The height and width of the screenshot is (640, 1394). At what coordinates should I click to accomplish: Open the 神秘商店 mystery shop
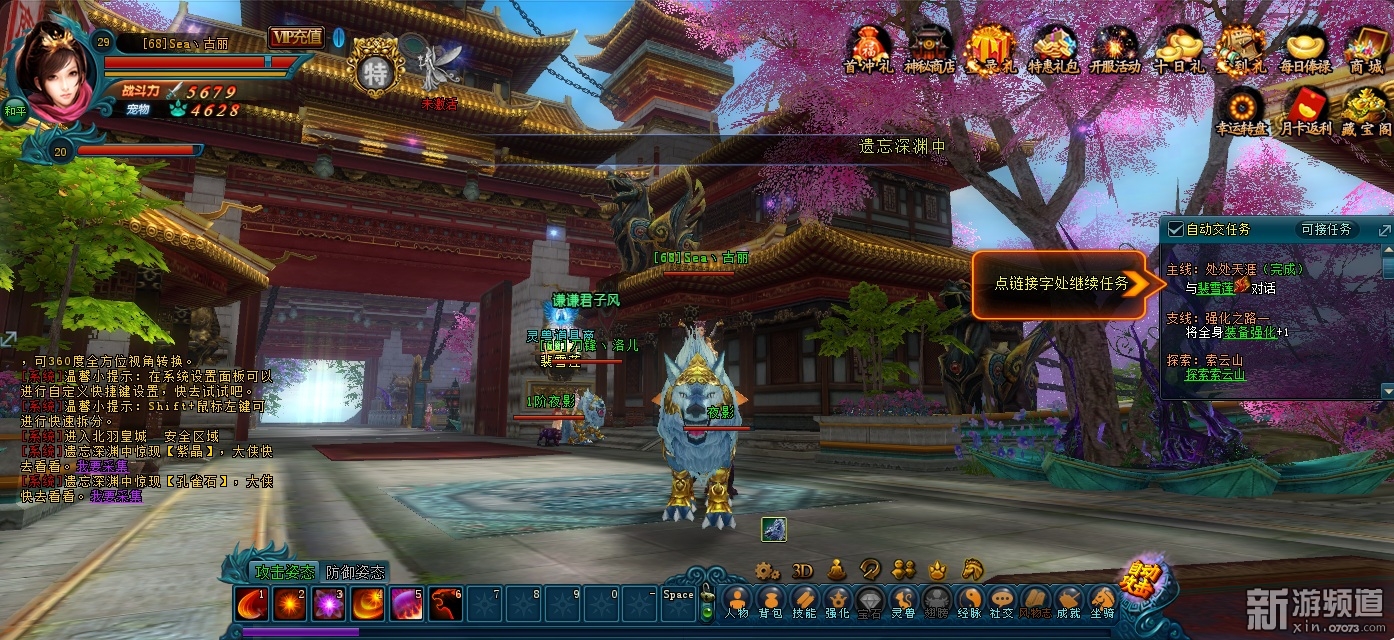point(929,48)
